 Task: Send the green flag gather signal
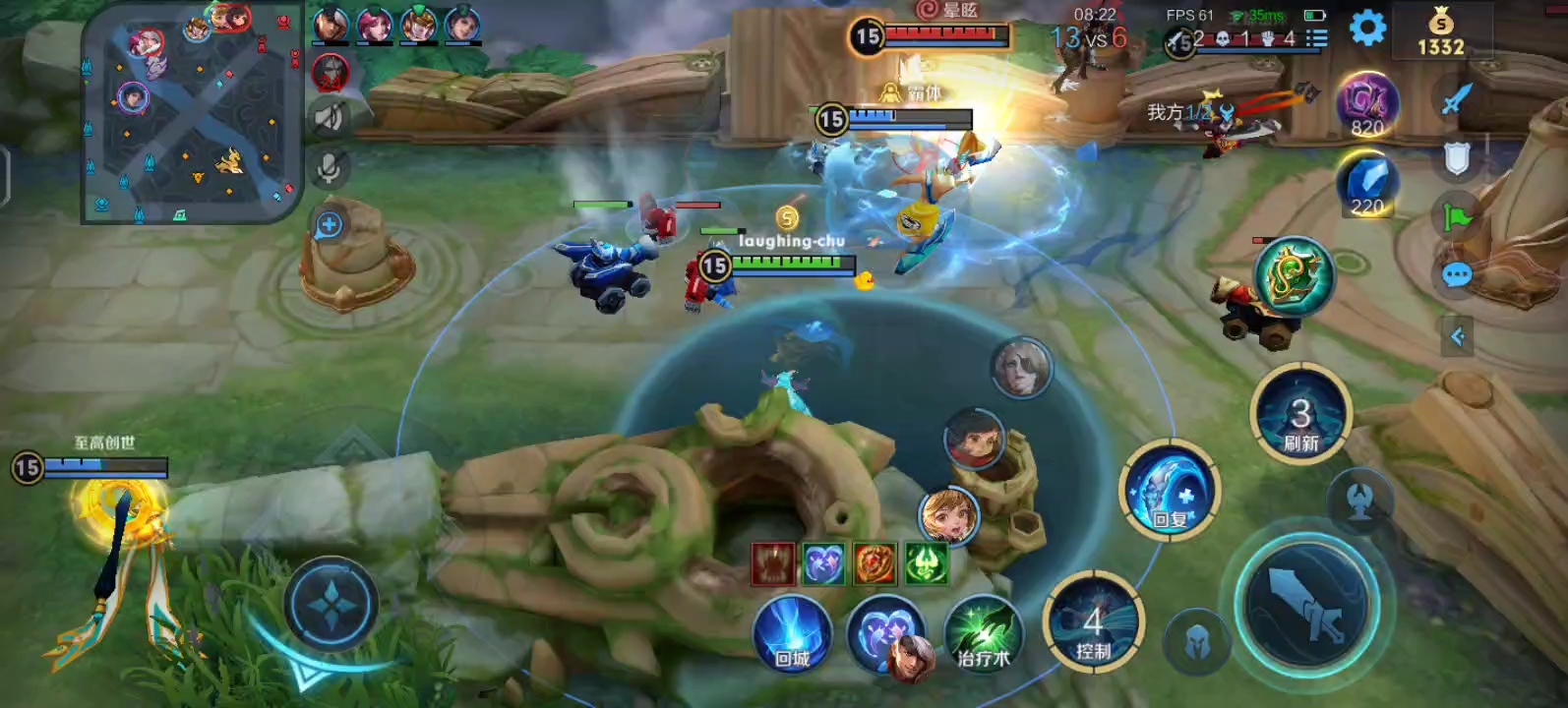click(1457, 216)
